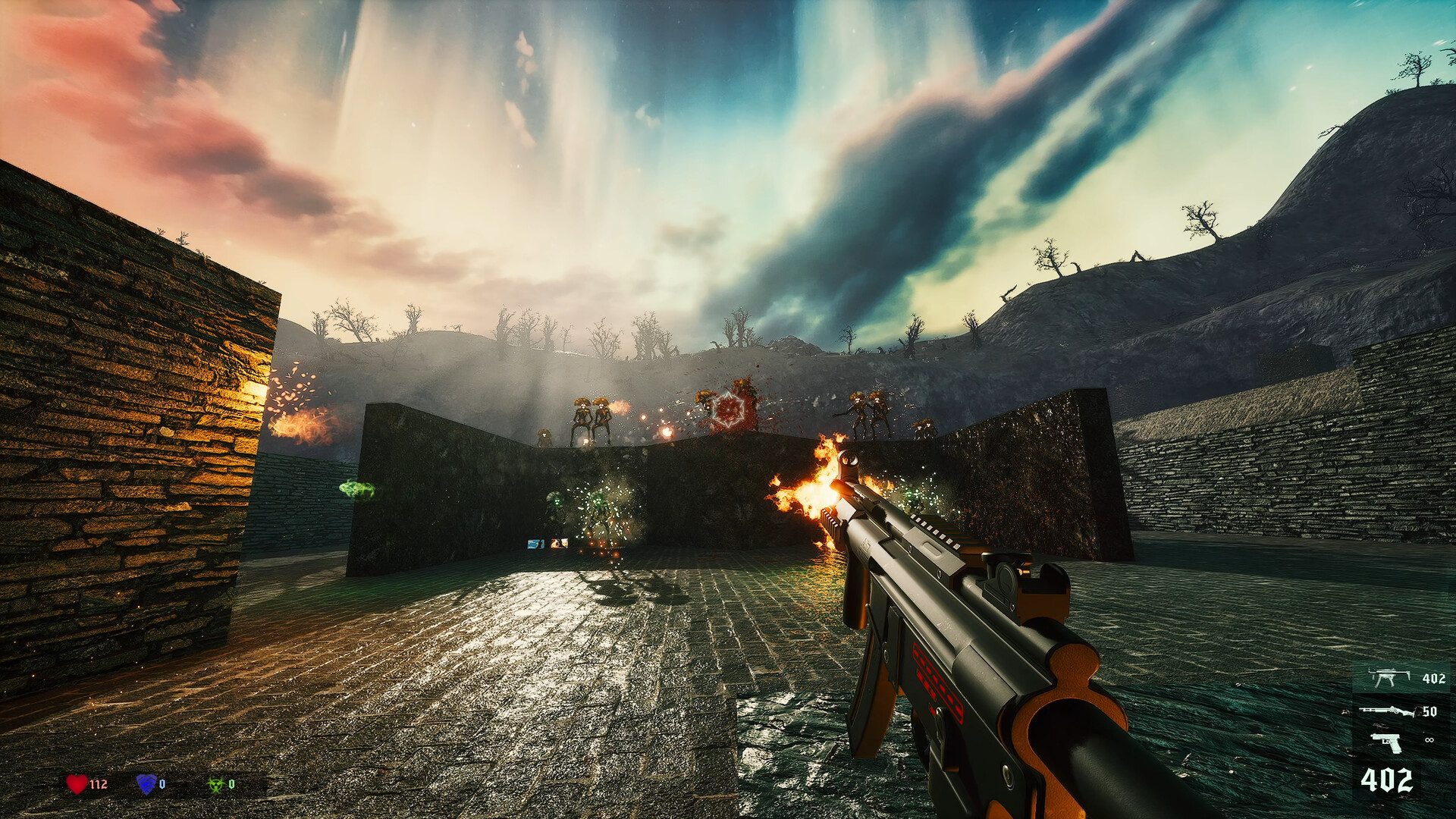The width and height of the screenshot is (1456, 819).
Task: Click the 402 count next to submachine gun
Action: tap(1433, 679)
